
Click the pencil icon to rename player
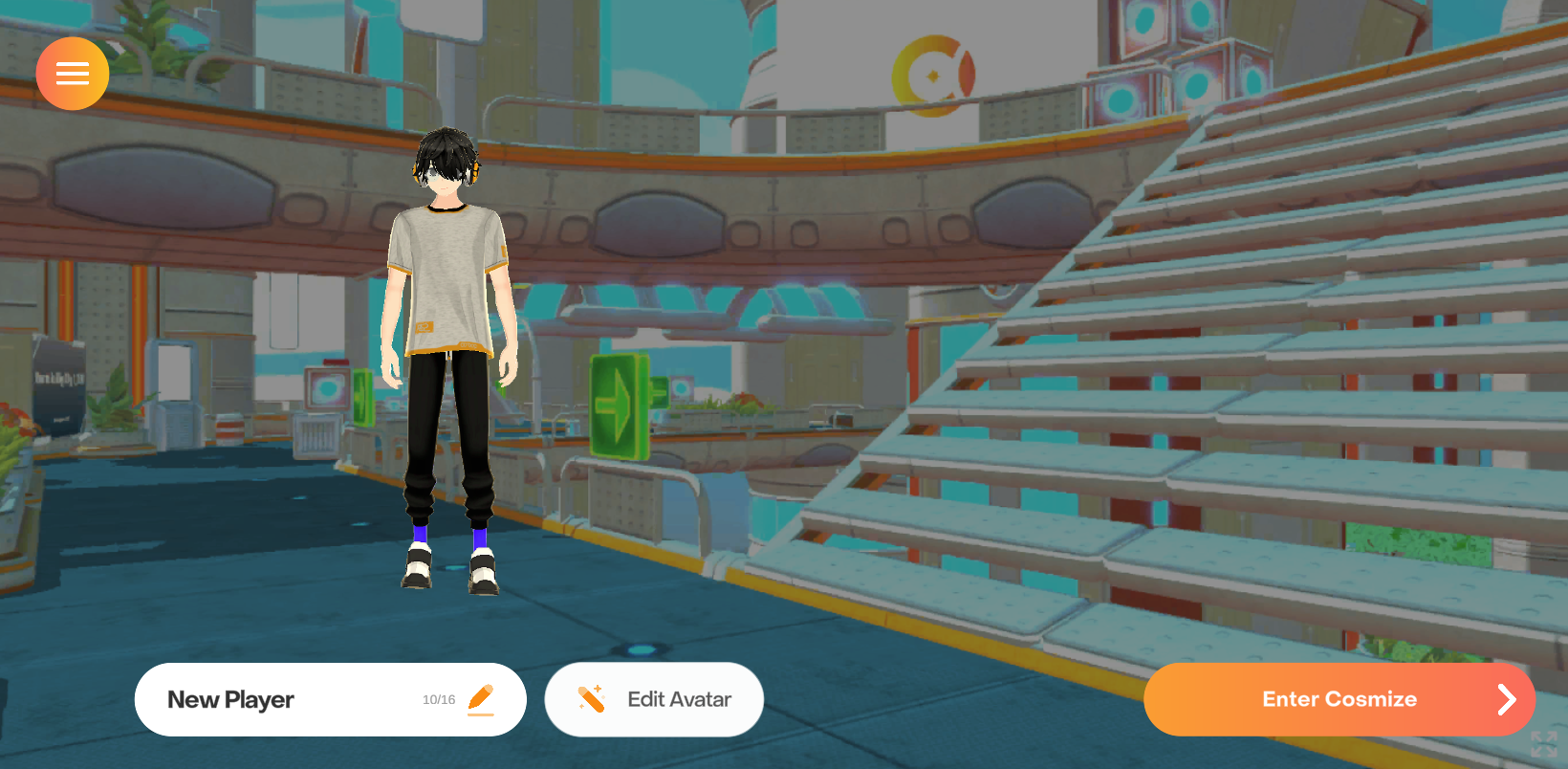click(x=481, y=699)
